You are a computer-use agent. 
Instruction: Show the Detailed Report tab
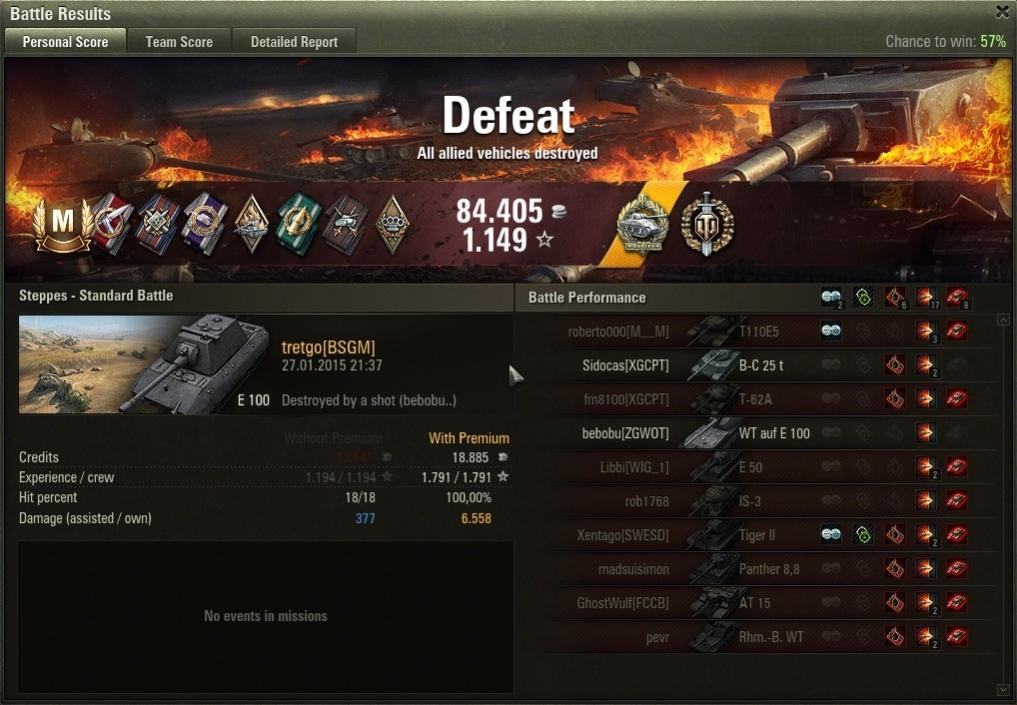[294, 42]
